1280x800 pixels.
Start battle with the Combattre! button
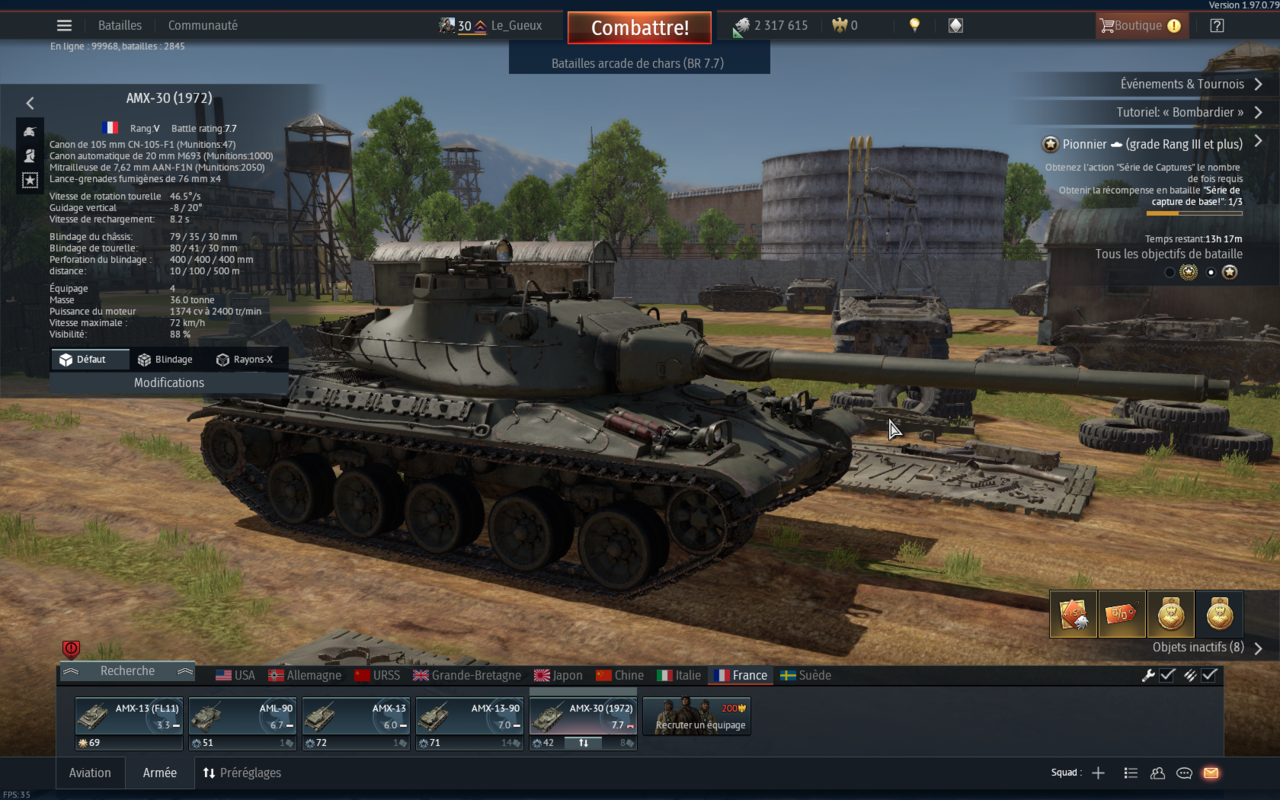point(639,28)
